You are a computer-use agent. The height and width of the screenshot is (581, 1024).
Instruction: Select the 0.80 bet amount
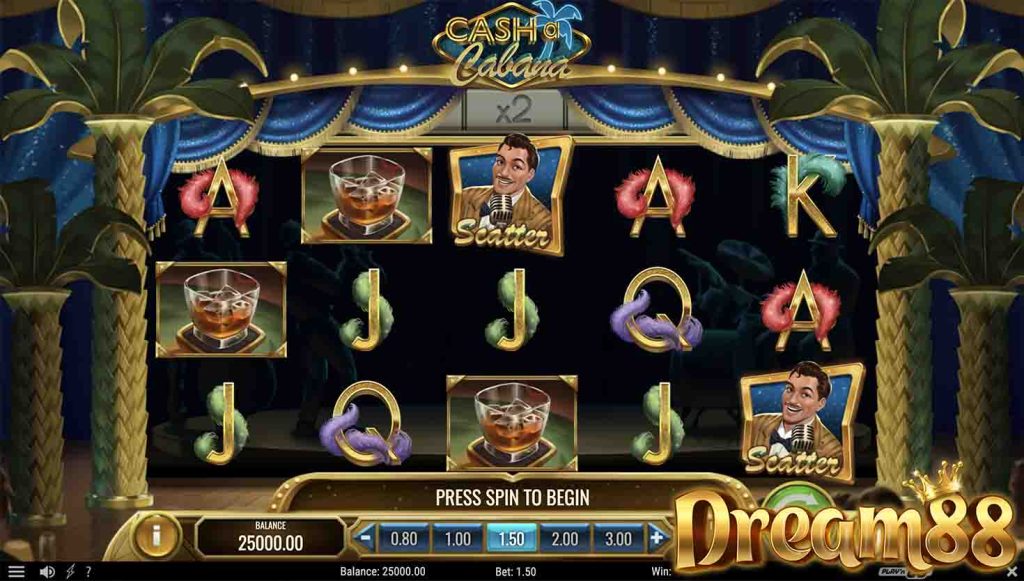[404, 538]
